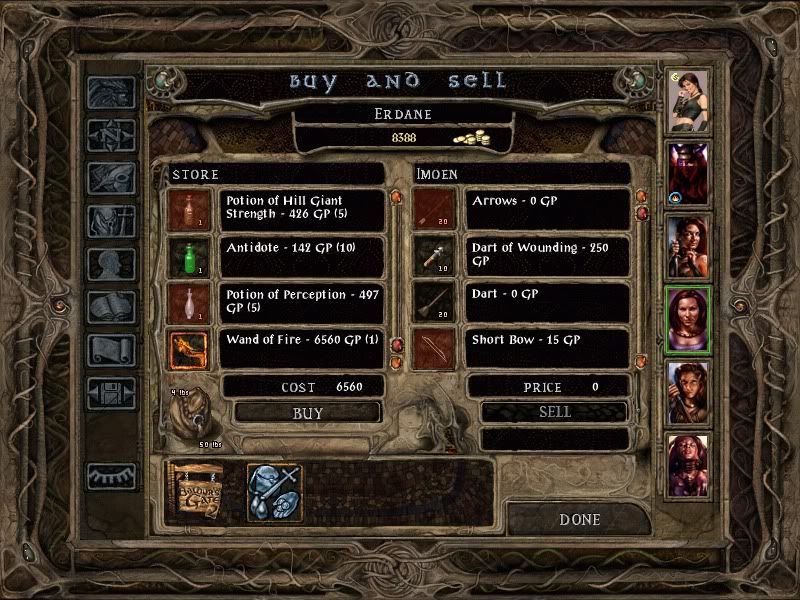Select the Potion of Perception row
This screenshot has height=600, width=800.
coord(304,302)
